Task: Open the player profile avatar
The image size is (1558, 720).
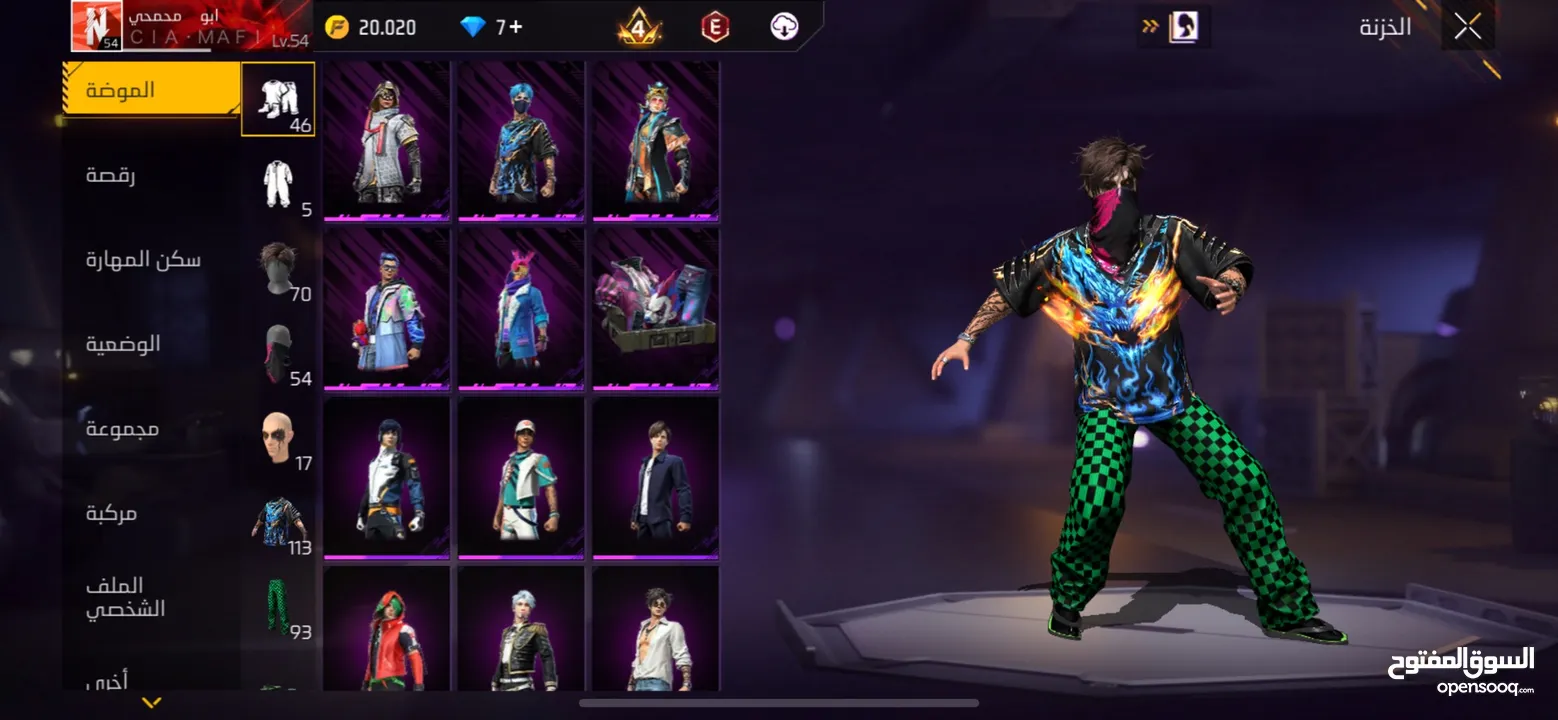Action: pyautogui.click(x=96, y=26)
